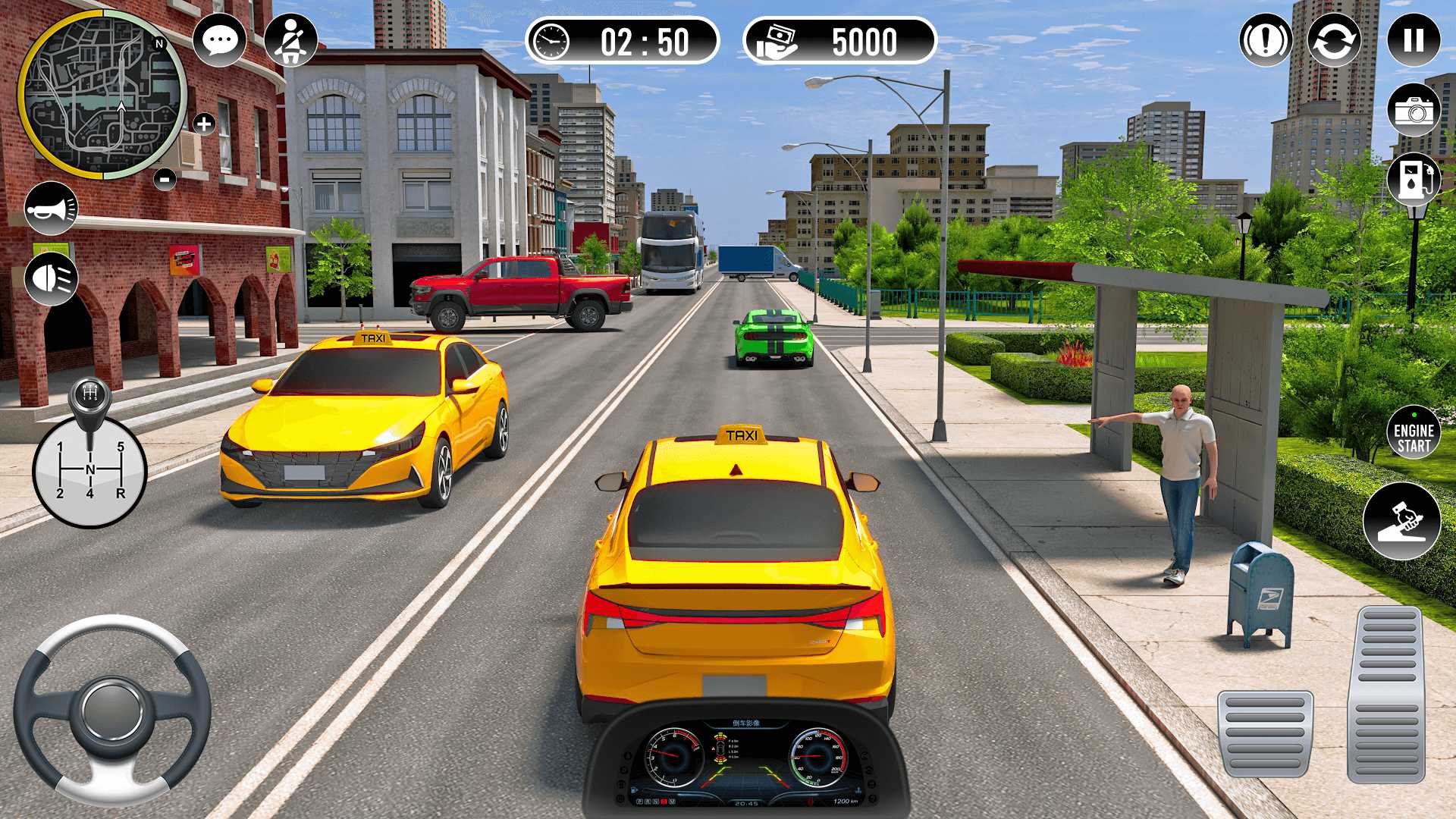Zoom out the minimap with minus button
1456x819 pixels.
pos(165,180)
